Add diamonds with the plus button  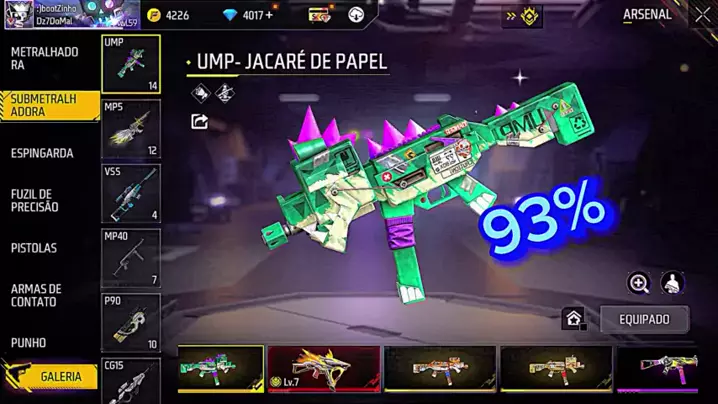coord(269,15)
